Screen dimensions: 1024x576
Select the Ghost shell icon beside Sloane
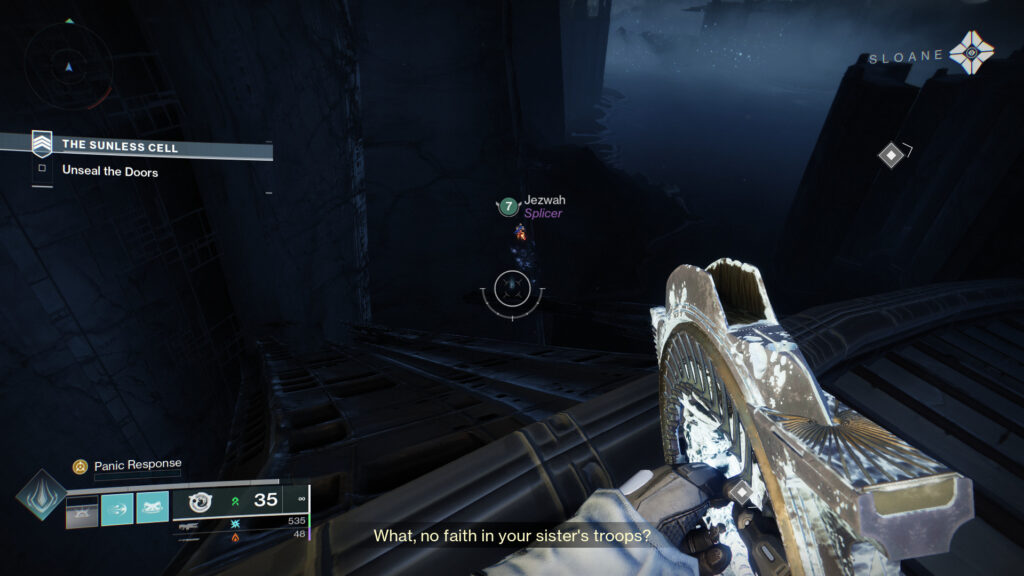point(971,52)
